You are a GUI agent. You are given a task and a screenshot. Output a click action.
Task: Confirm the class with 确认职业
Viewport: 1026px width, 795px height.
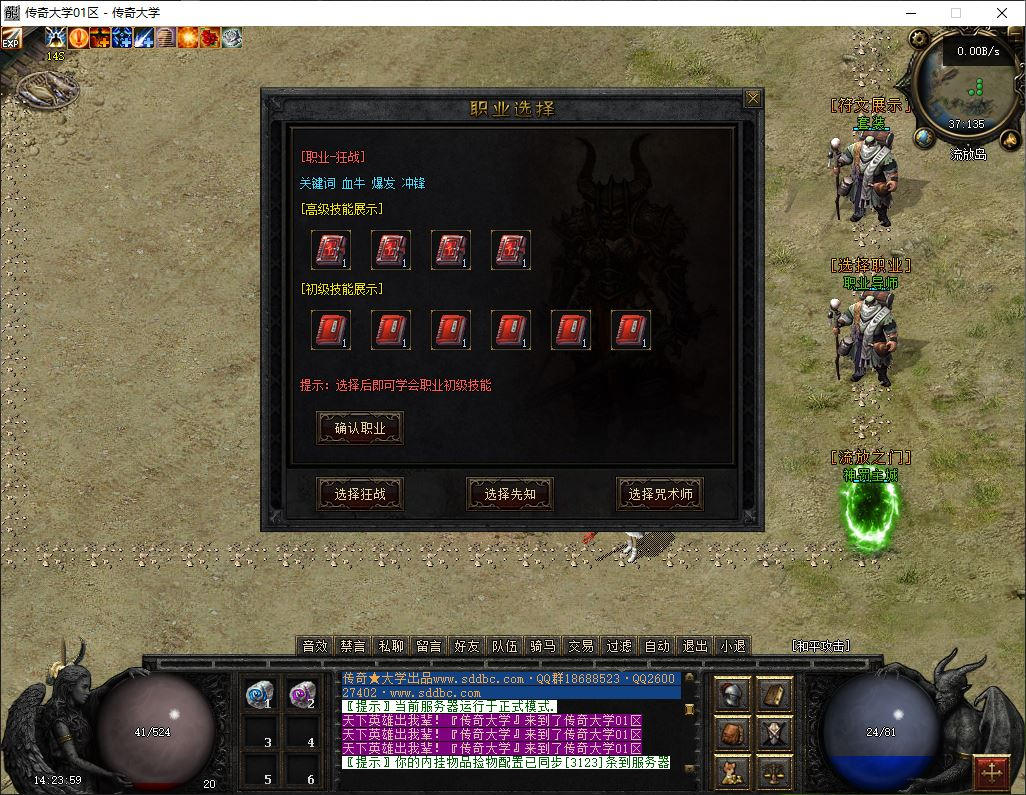pos(360,428)
